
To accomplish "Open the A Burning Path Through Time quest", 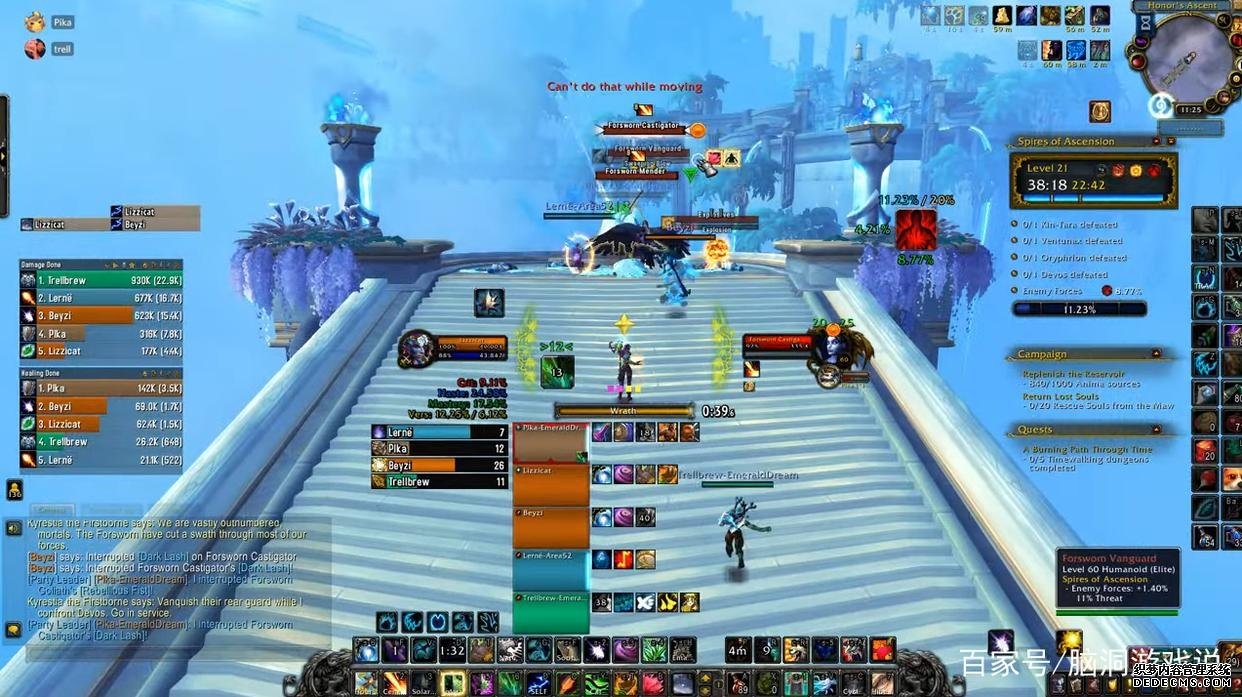I will [1087, 450].
